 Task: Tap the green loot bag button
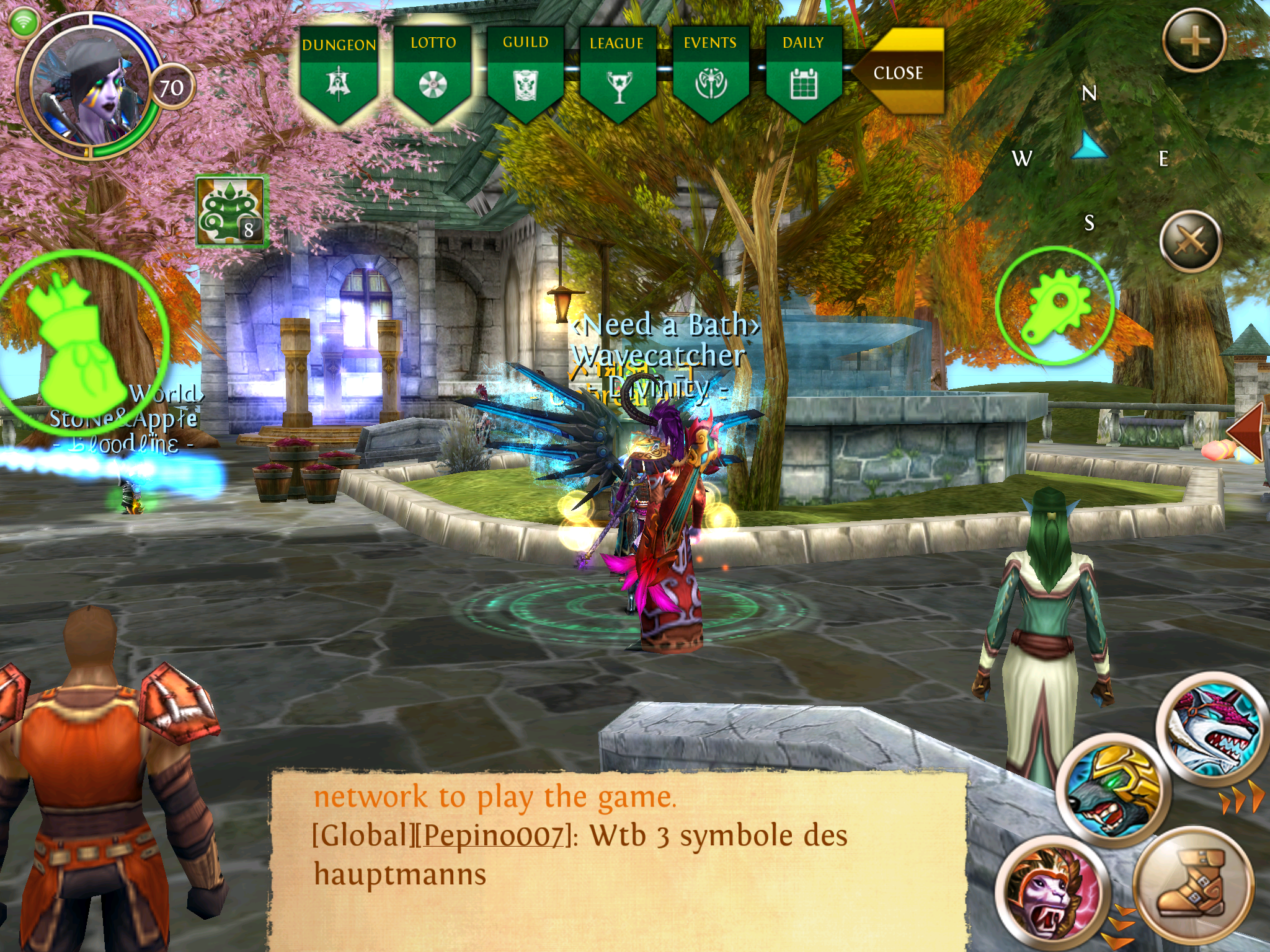click(78, 338)
